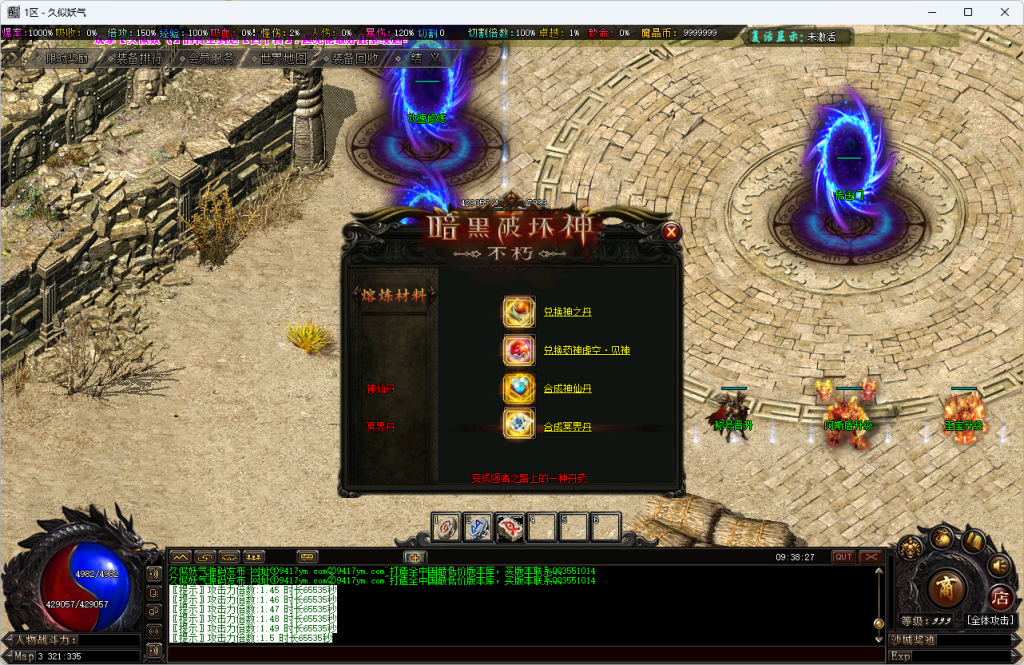Close the 暗黑破坏神 dialog window
The image size is (1024, 665).
[x=671, y=232]
